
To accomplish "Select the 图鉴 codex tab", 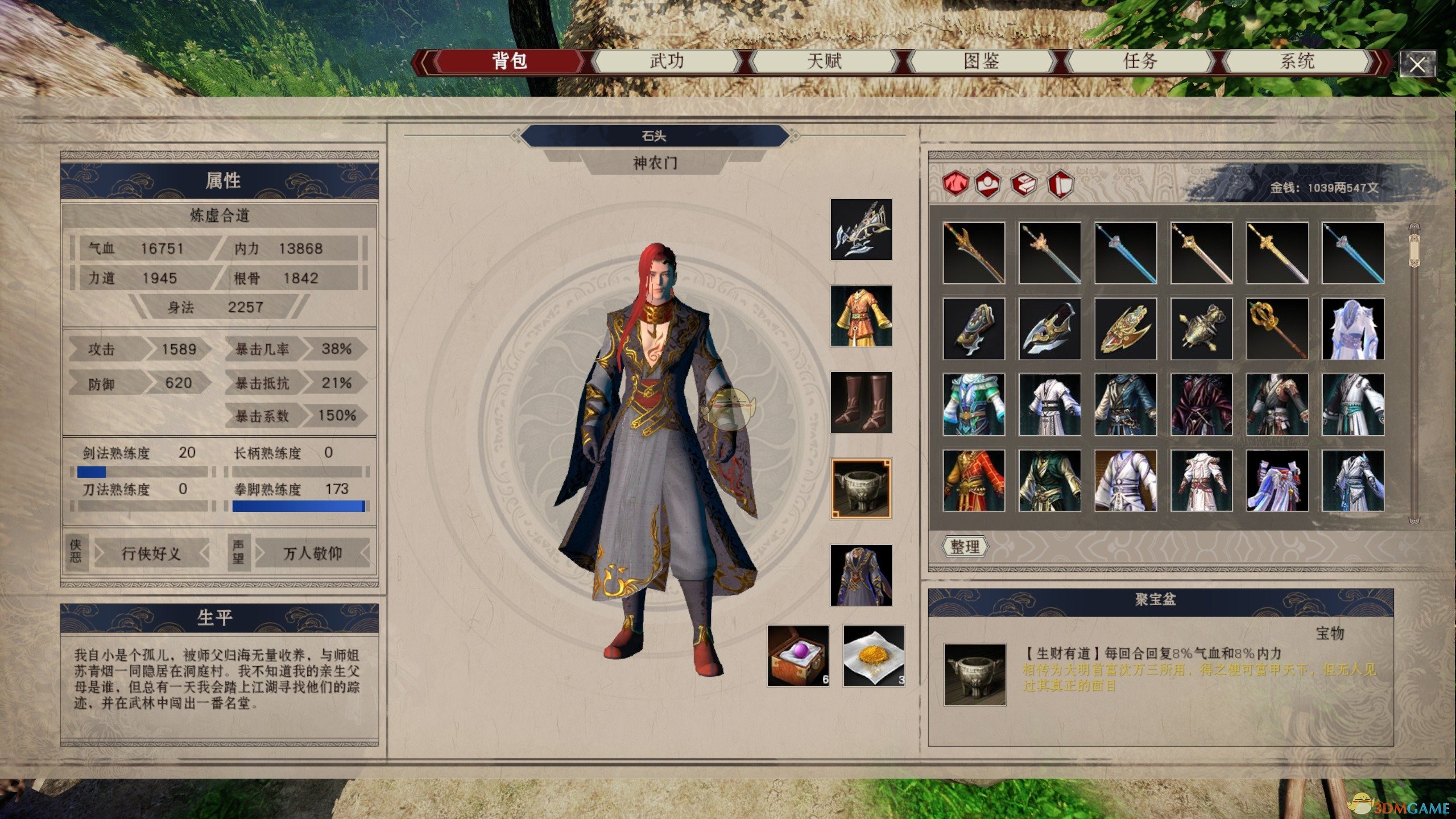I will coord(982,61).
